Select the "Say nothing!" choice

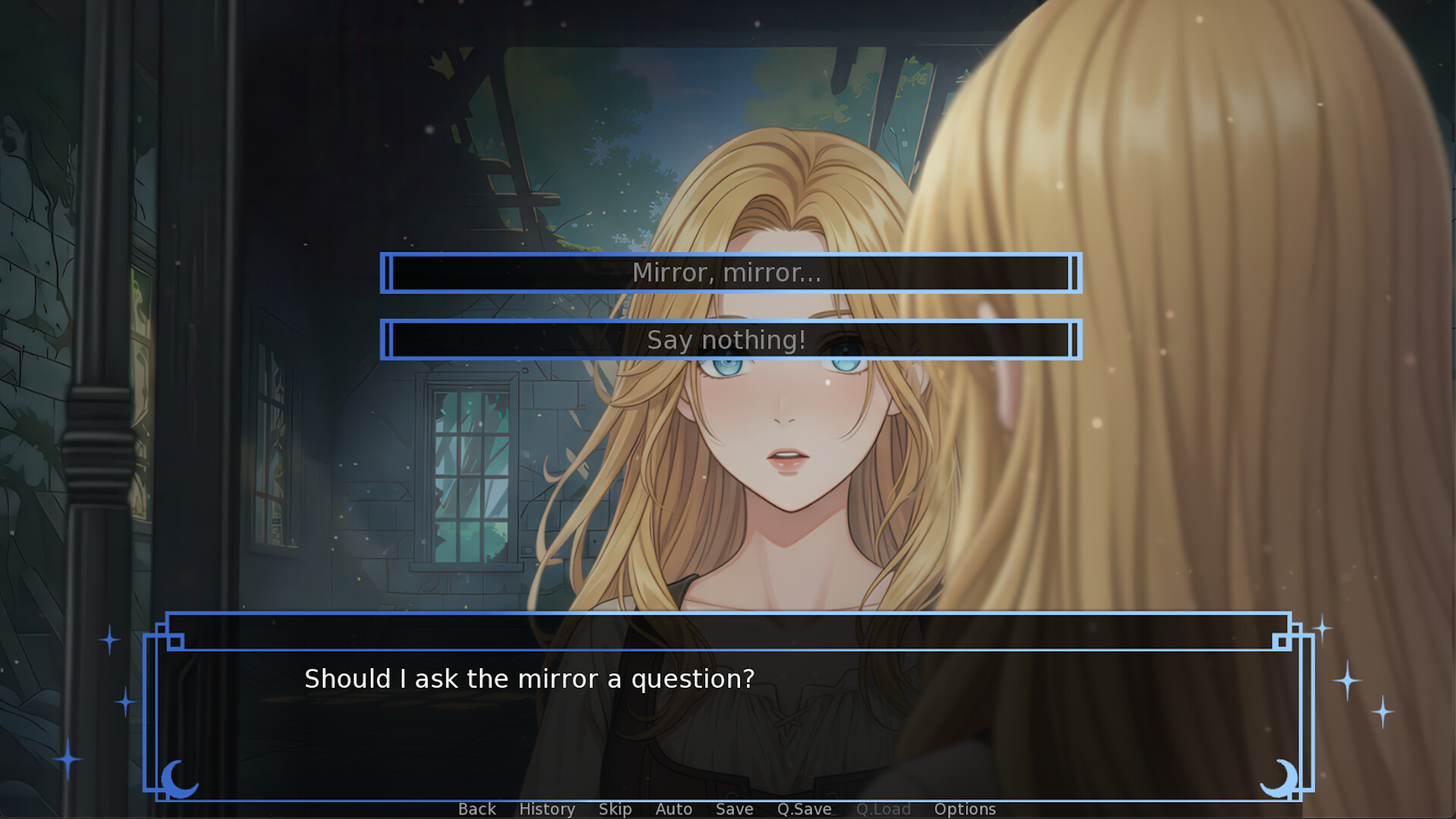728,340
